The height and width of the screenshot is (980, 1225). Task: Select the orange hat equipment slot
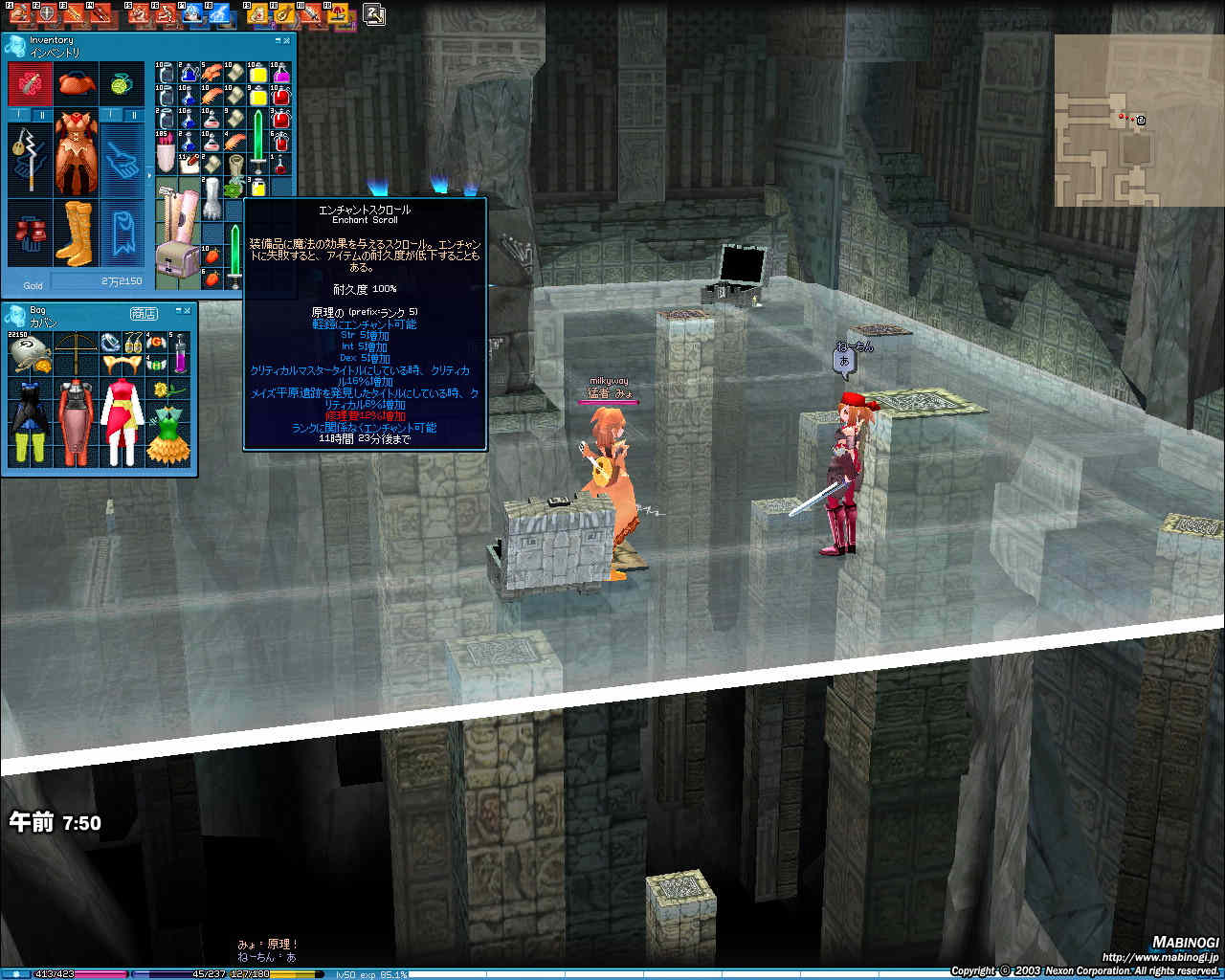tap(77, 85)
